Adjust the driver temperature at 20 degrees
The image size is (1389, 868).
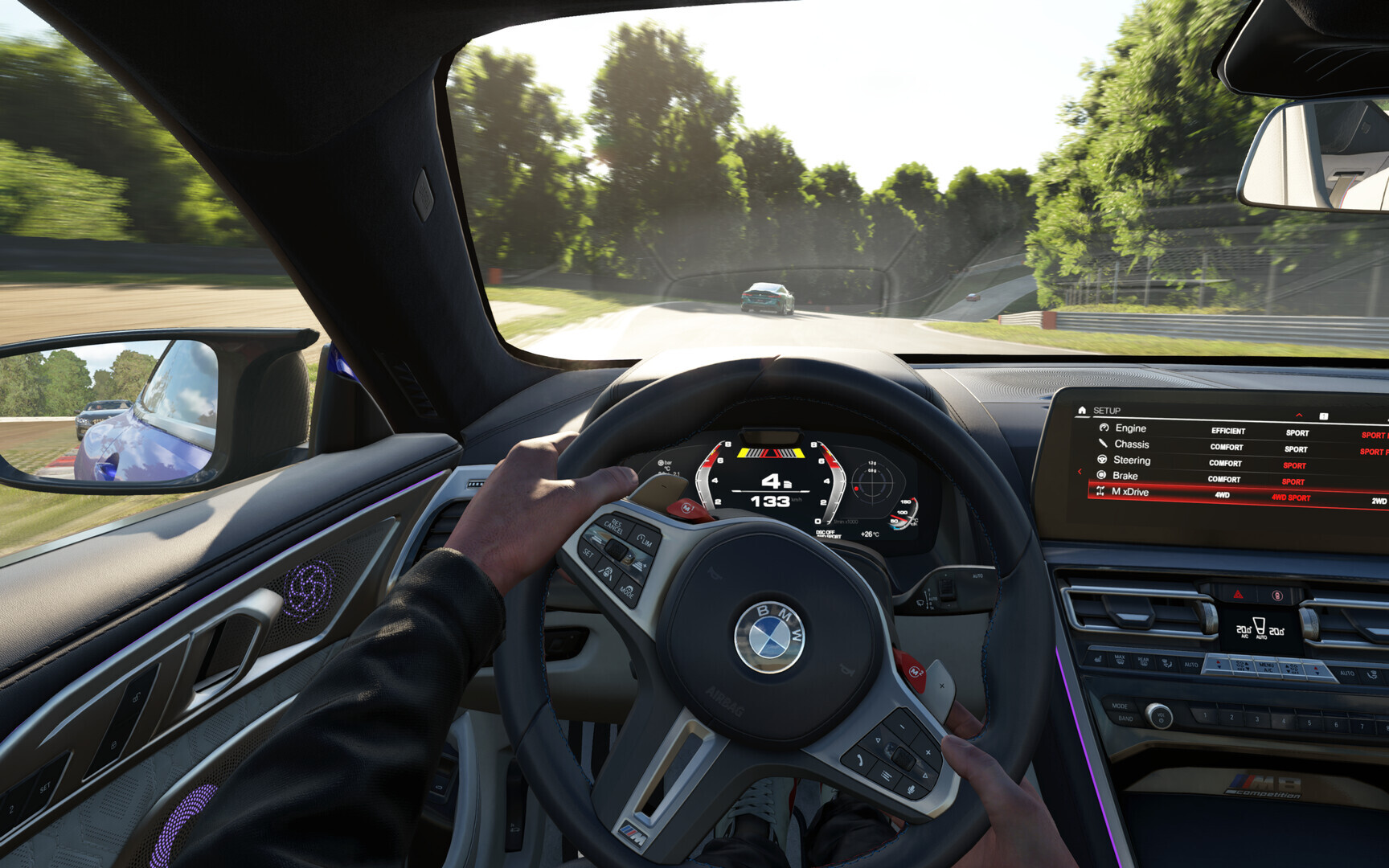(1244, 630)
